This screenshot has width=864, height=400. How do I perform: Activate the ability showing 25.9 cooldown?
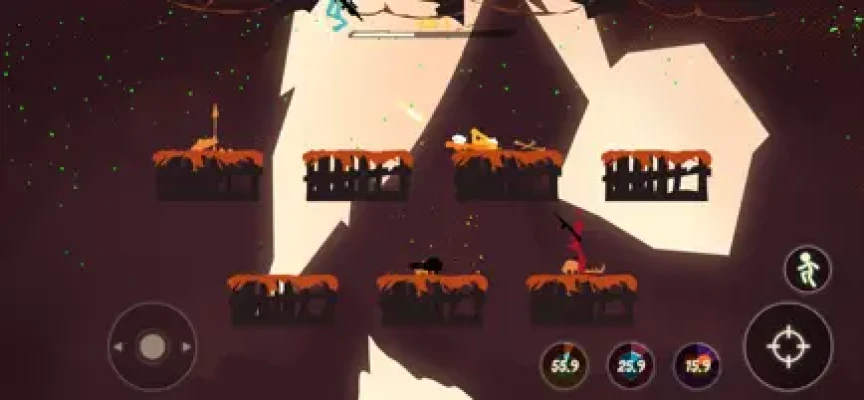click(631, 366)
